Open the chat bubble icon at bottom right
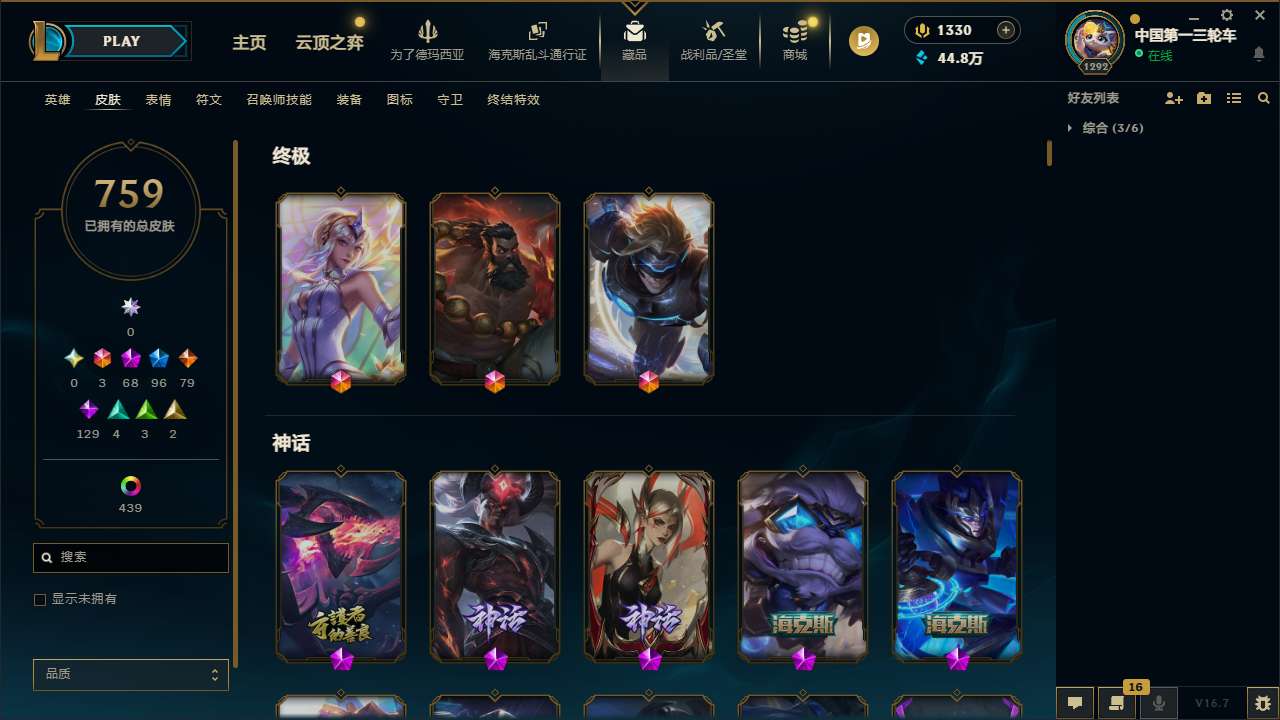1280x720 pixels. click(1075, 704)
